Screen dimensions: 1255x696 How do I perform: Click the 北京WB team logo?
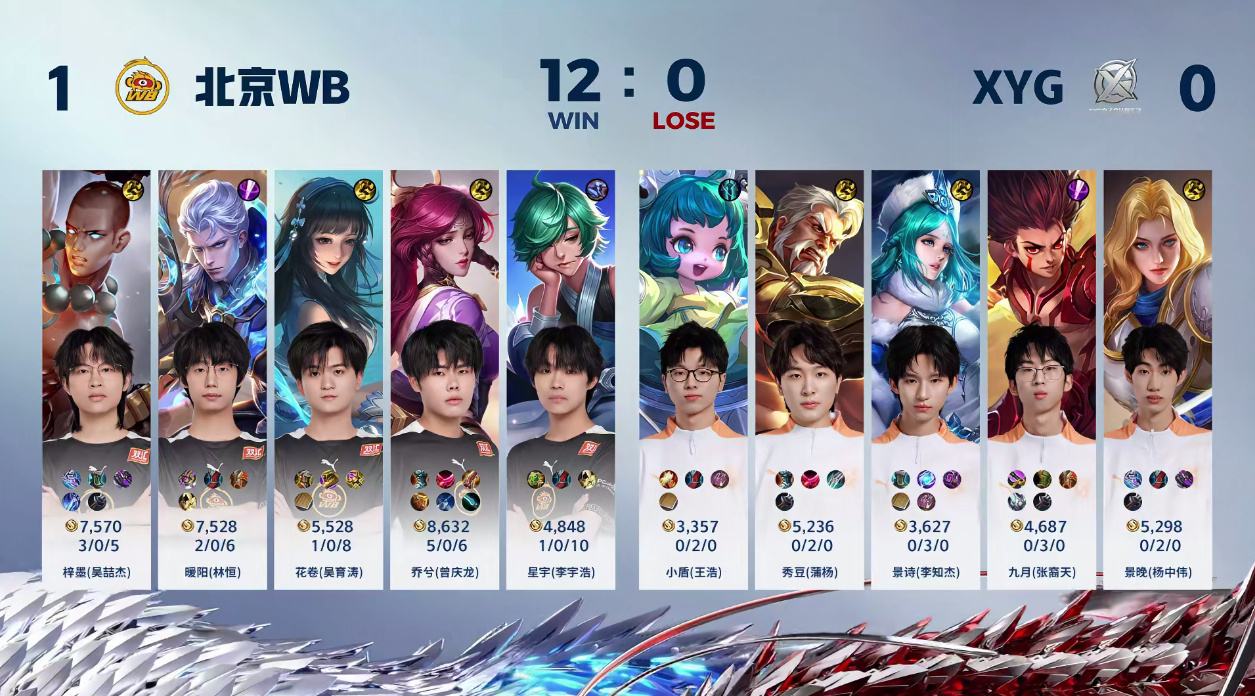coord(142,88)
